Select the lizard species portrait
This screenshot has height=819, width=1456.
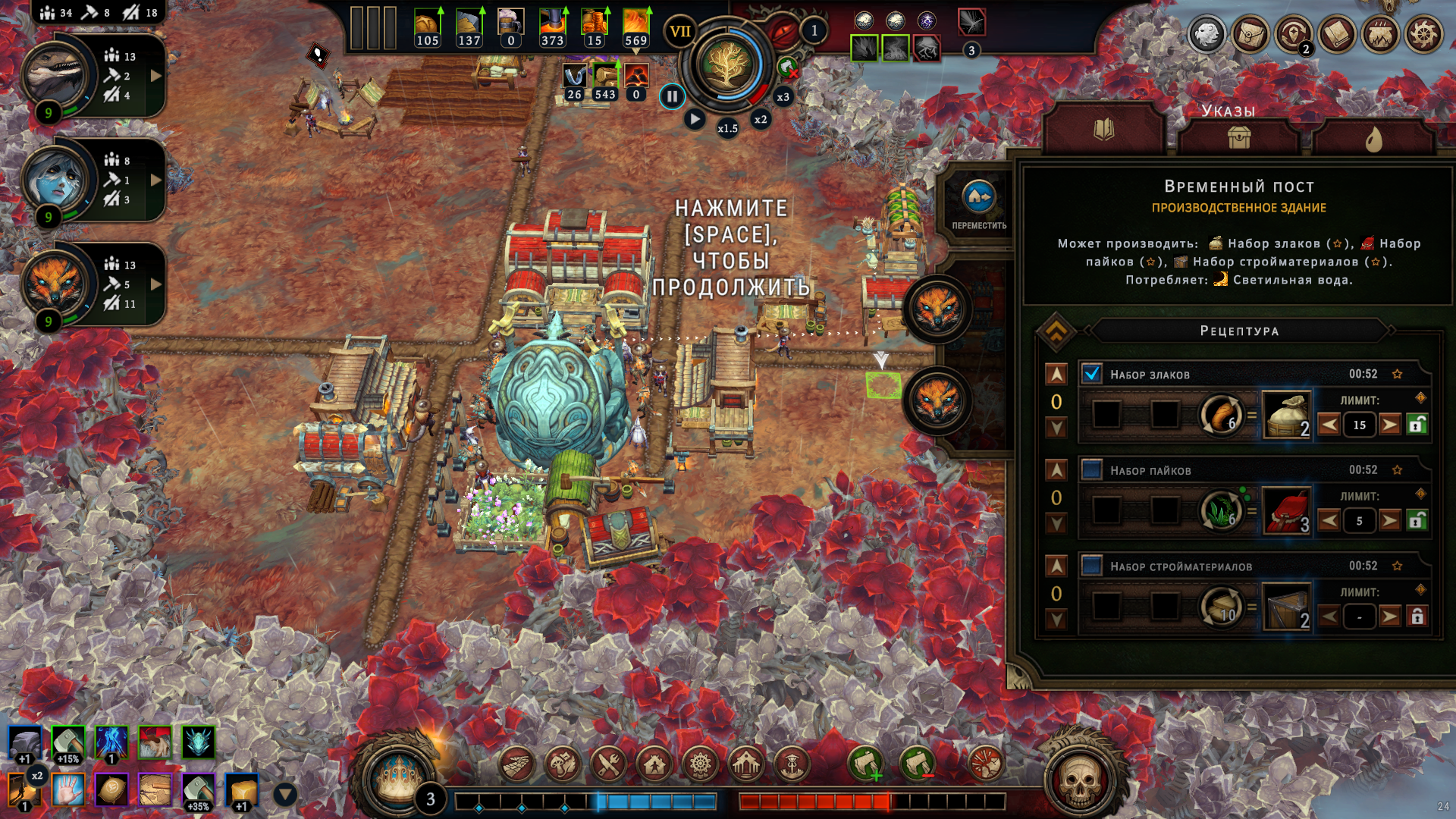(x=55, y=74)
